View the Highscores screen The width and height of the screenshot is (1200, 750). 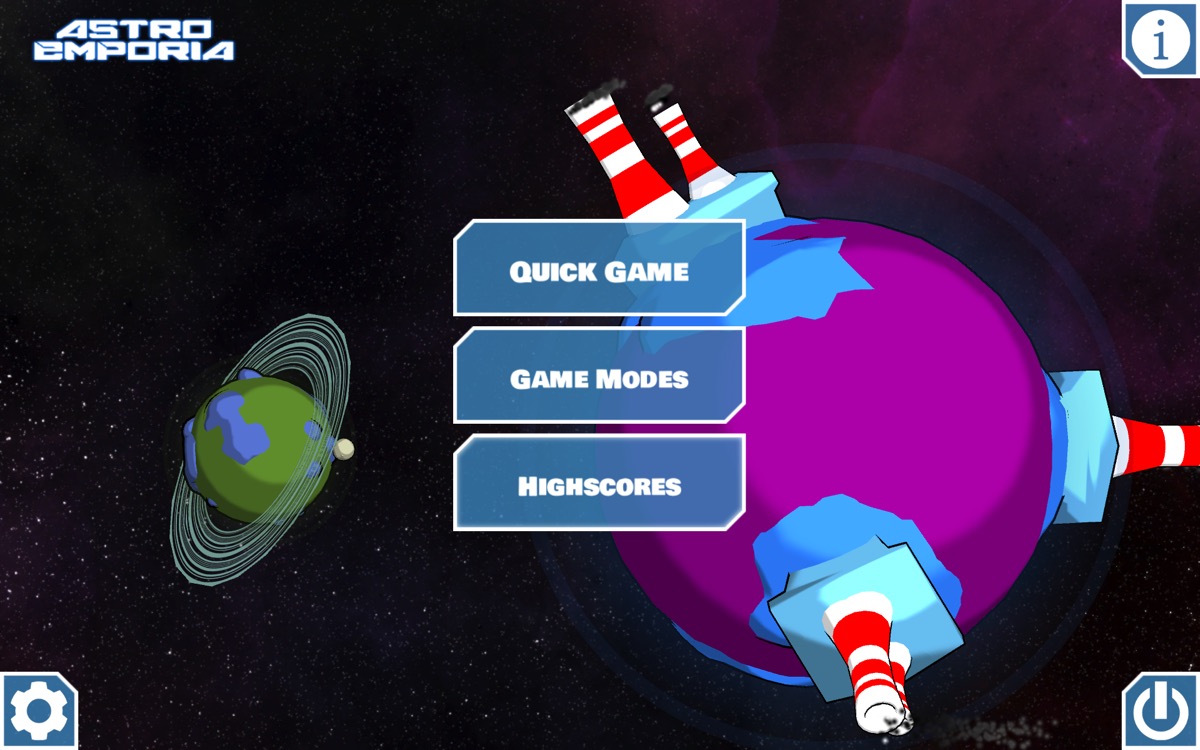pyautogui.click(x=599, y=485)
